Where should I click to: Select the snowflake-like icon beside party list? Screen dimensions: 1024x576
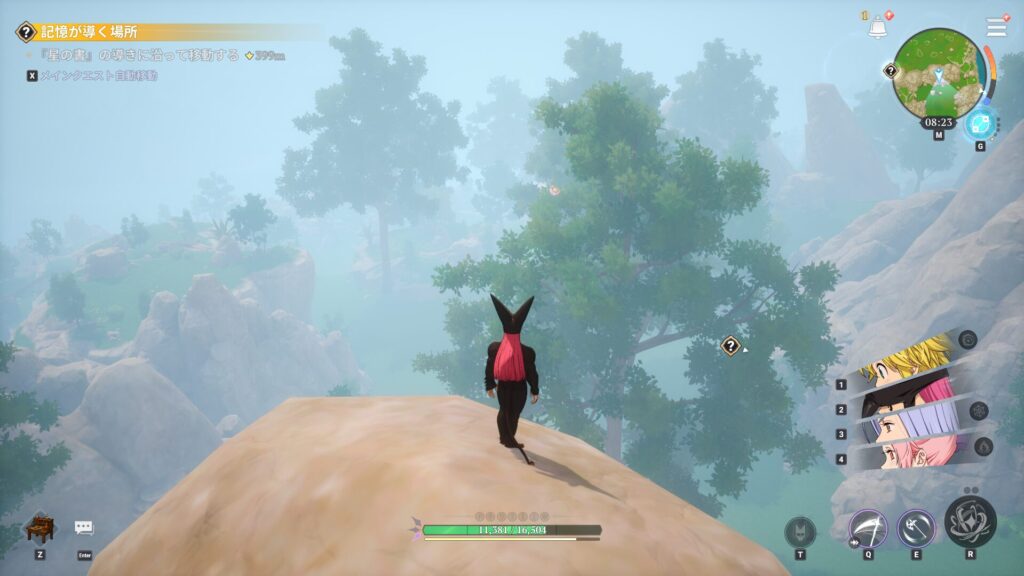pyautogui.click(x=979, y=410)
